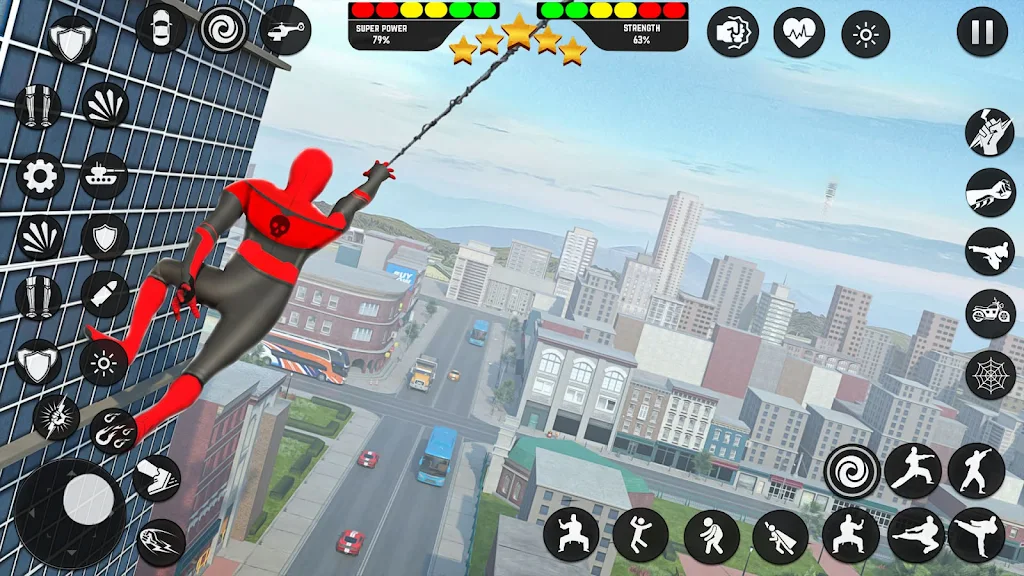Fire the bullet ability
1024x576 pixels.
pyautogui.click(x=104, y=296)
